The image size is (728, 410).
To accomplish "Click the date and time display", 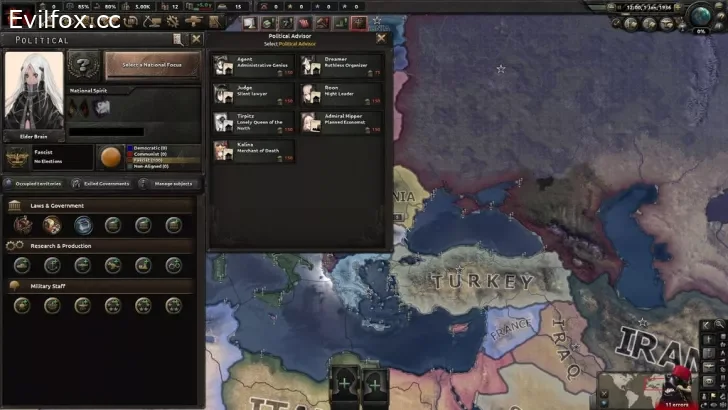I will pos(651,7).
